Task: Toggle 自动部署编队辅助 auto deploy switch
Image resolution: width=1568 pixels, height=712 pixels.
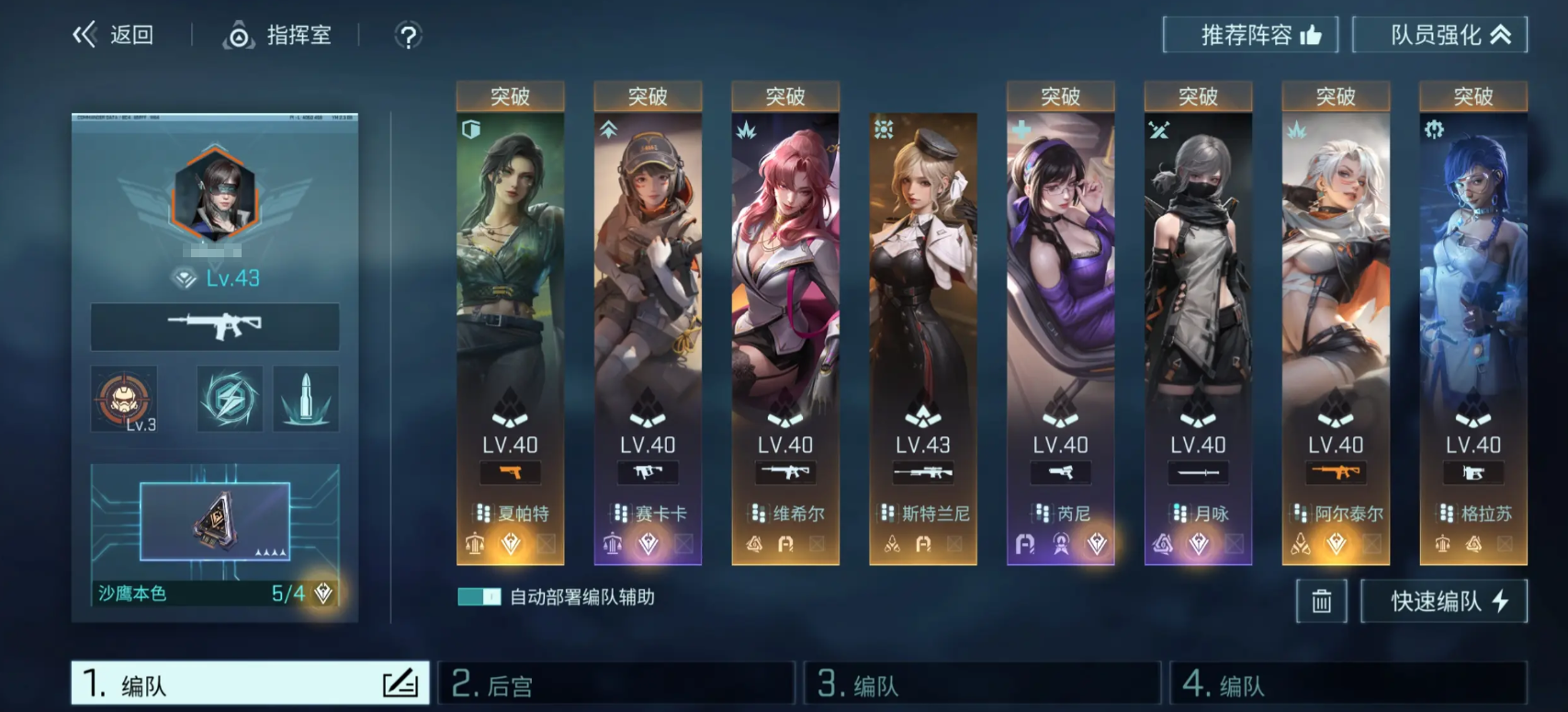Action: click(479, 597)
